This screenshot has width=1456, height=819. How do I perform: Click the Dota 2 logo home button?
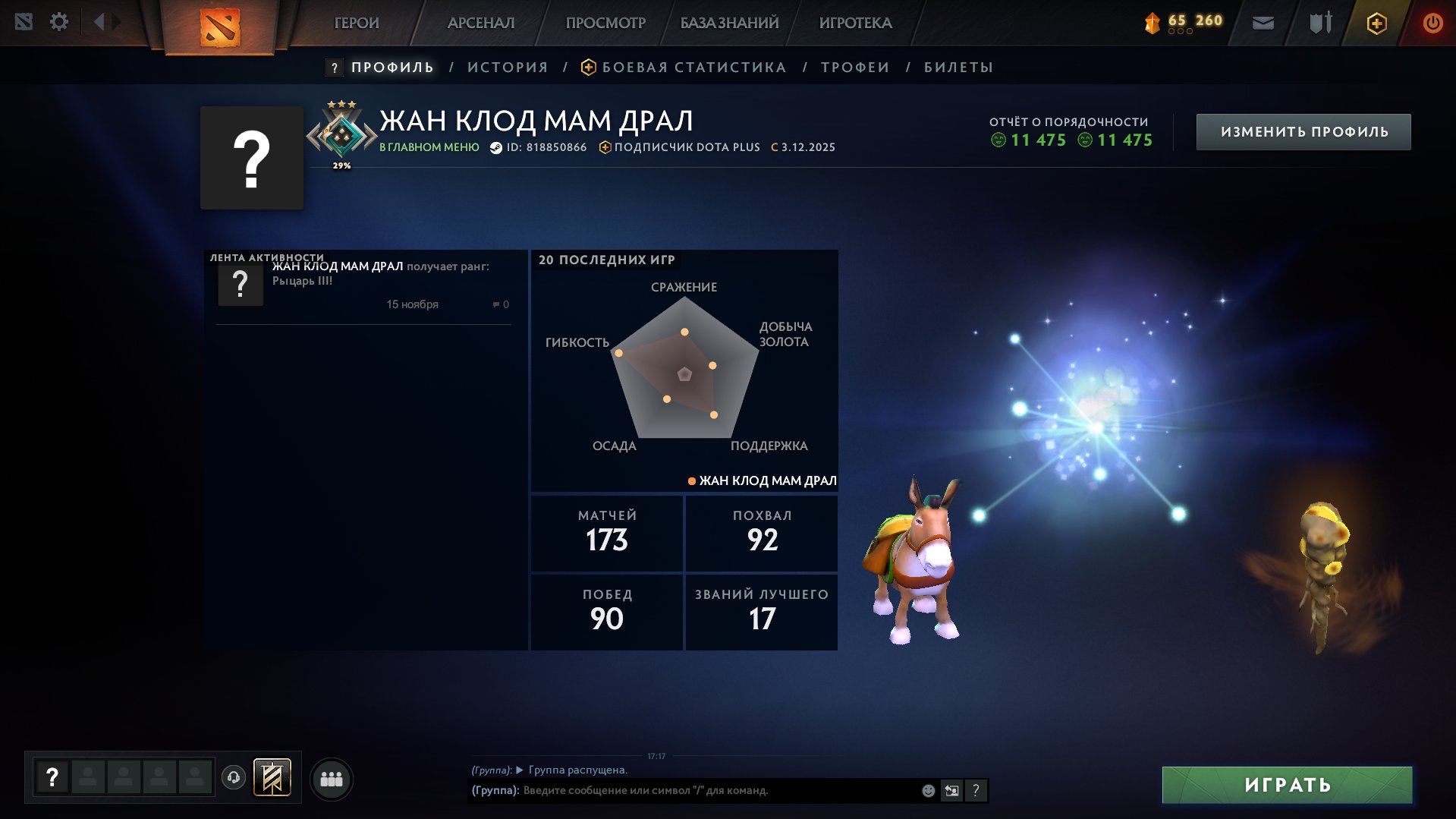(x=220, y=27)
